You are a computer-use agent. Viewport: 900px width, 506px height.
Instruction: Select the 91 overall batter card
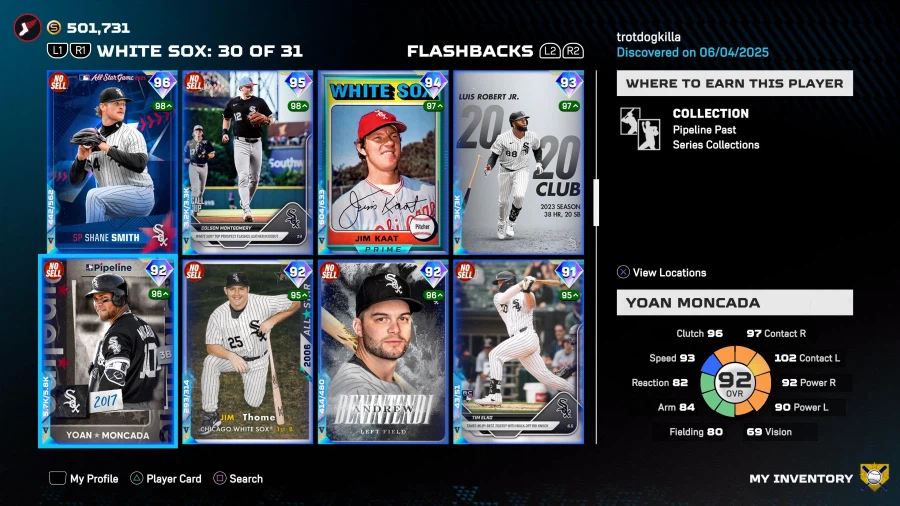point(518,351)
